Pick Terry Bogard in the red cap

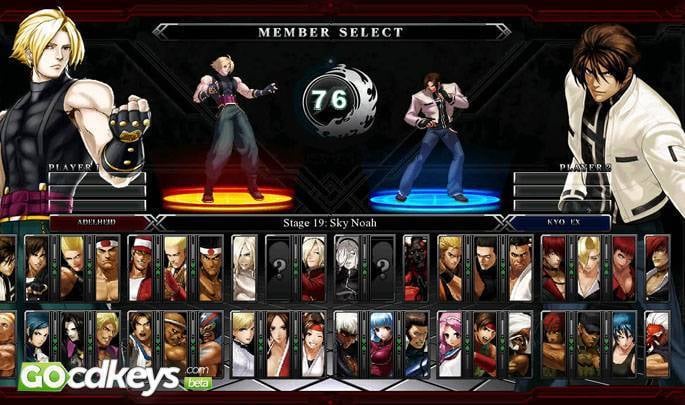(142, 268)
